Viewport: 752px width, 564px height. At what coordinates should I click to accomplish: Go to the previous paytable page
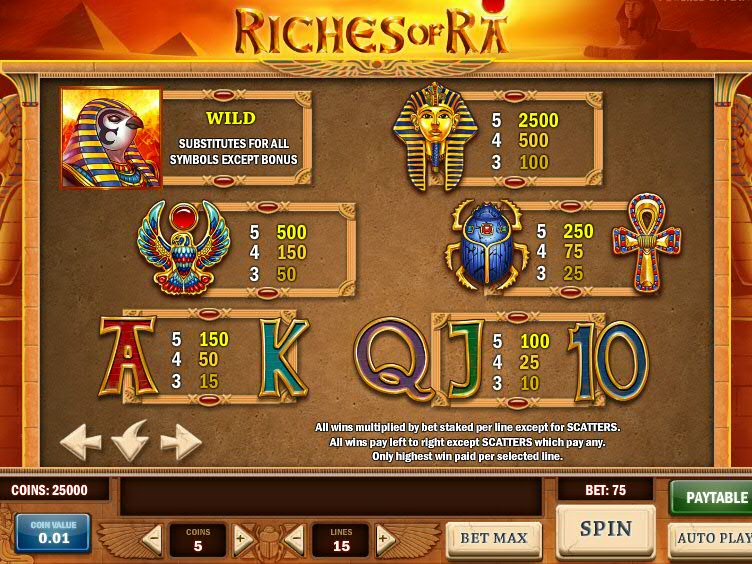pyautogui.click(x=81, y=440)
